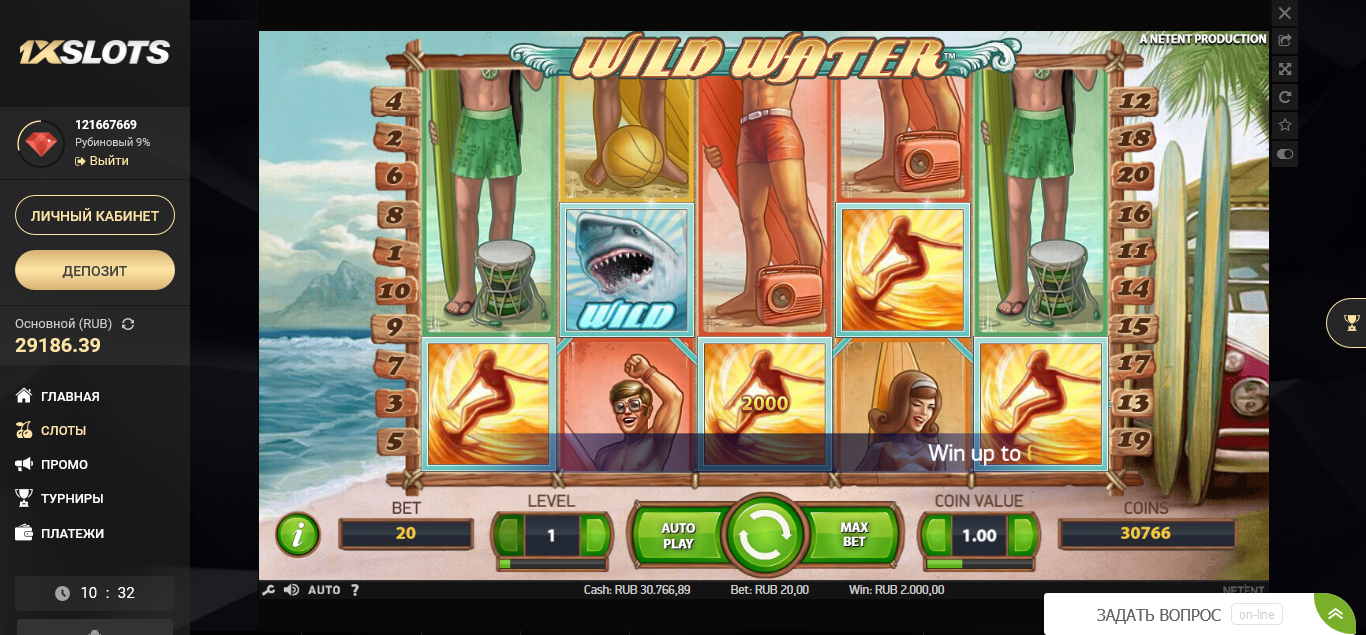This screenshot has height=635, width=1366.
Task: Start Auto Play
Action: [x=678, y=535]
